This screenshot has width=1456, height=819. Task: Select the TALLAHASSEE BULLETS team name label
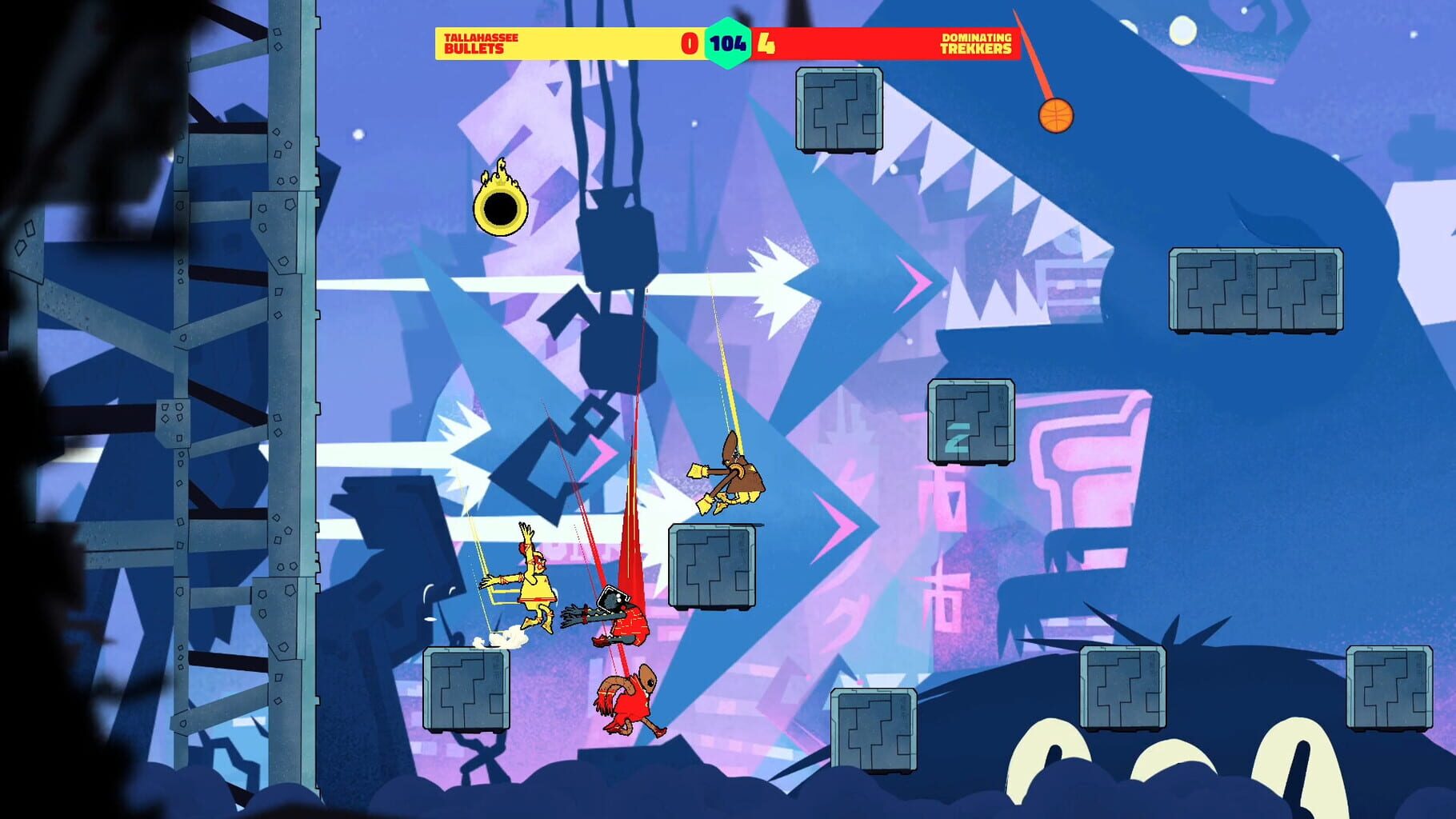pyautogui.click(x=480, y=45)
